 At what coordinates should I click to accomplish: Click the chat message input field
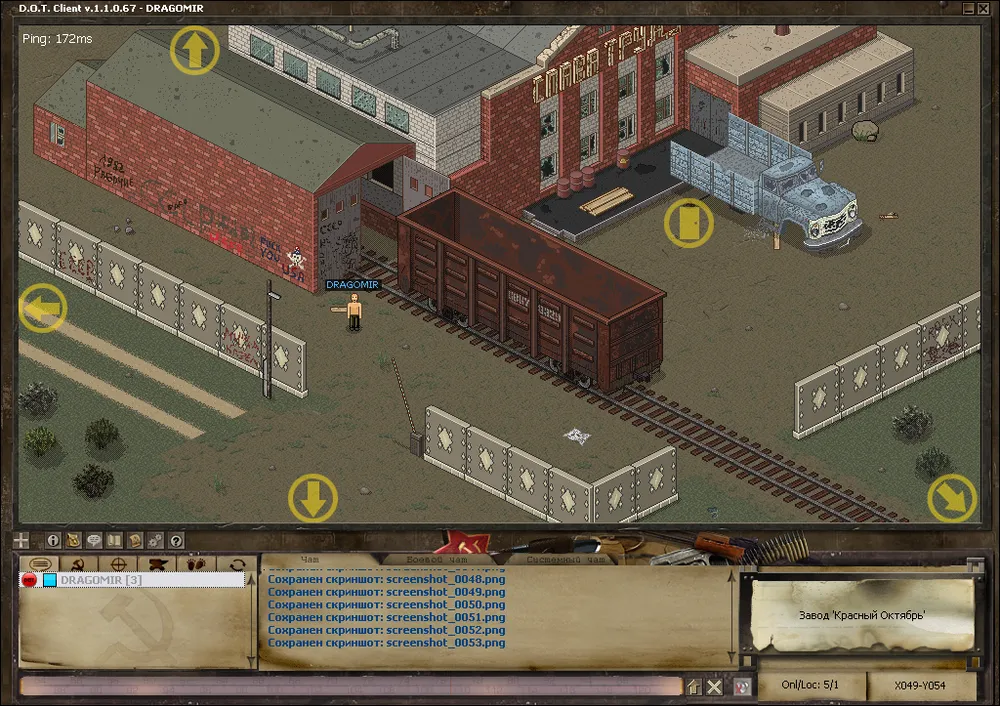(x=350, y=686)
